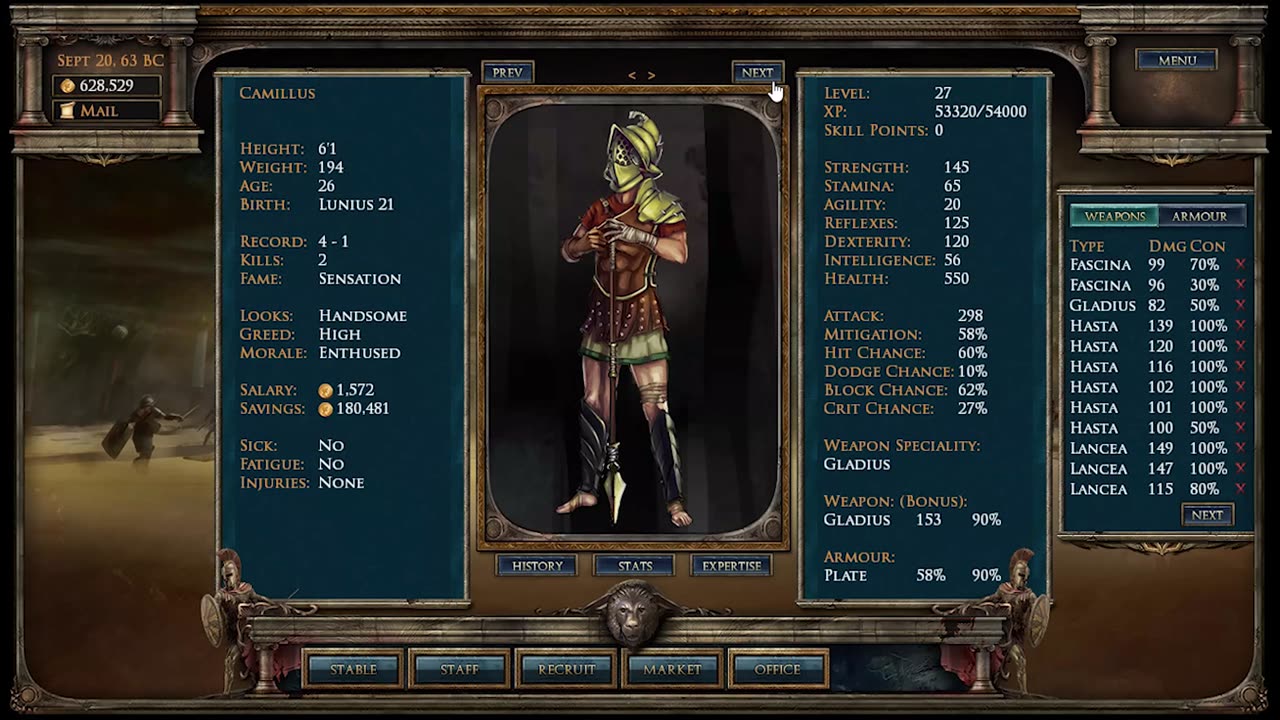This screenshot has height=720, width=1280.
Task: Switch to the Armour tab
Action: tap(1199, 216)
